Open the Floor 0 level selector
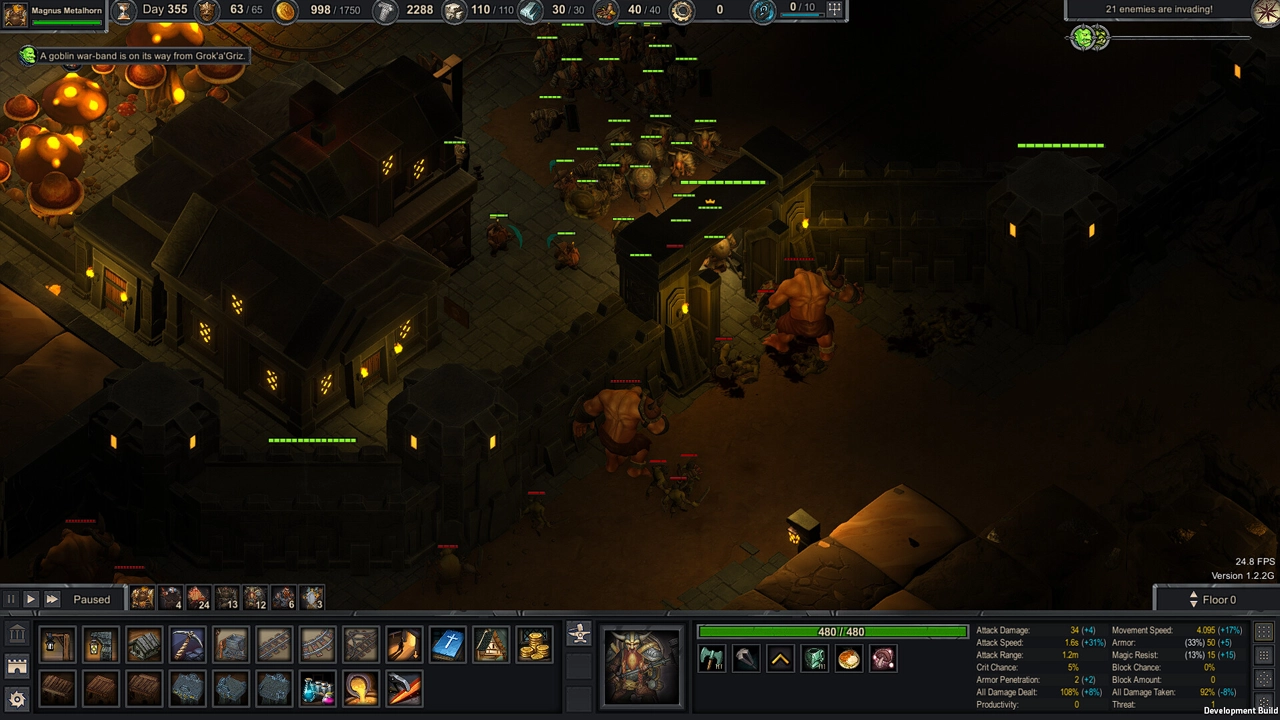This screenshot has height=720, width=1280. [1218, 599]
